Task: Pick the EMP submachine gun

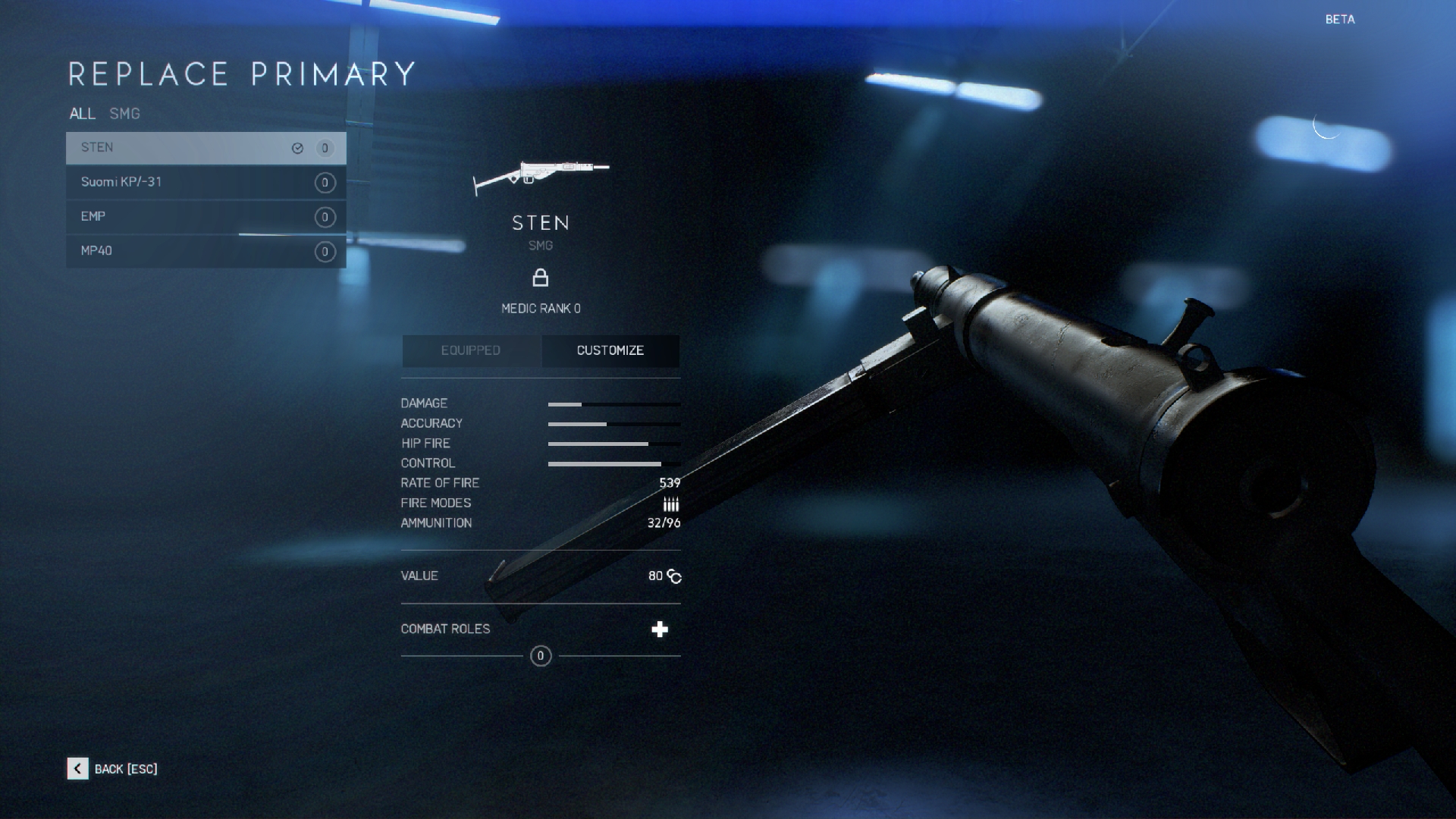Action: 205,217
